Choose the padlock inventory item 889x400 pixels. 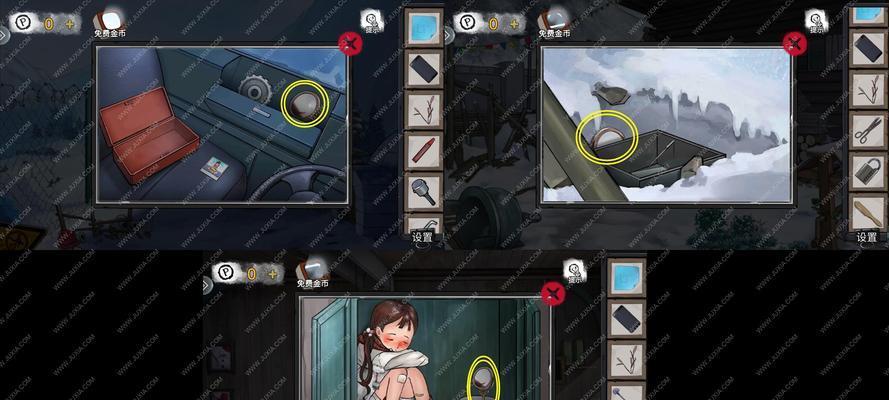point(865,170)
